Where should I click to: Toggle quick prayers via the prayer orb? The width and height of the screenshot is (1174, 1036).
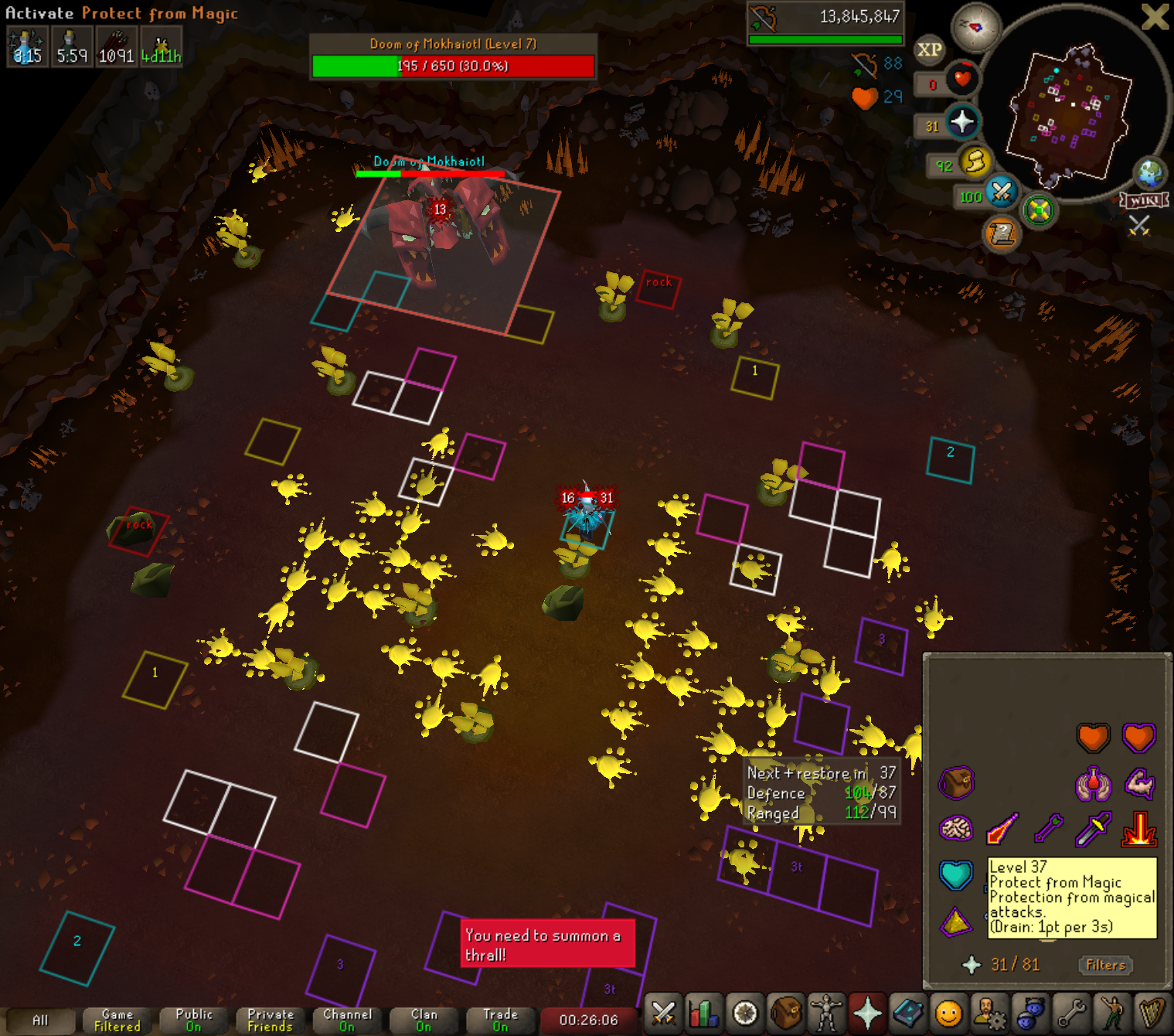point(961,122)
